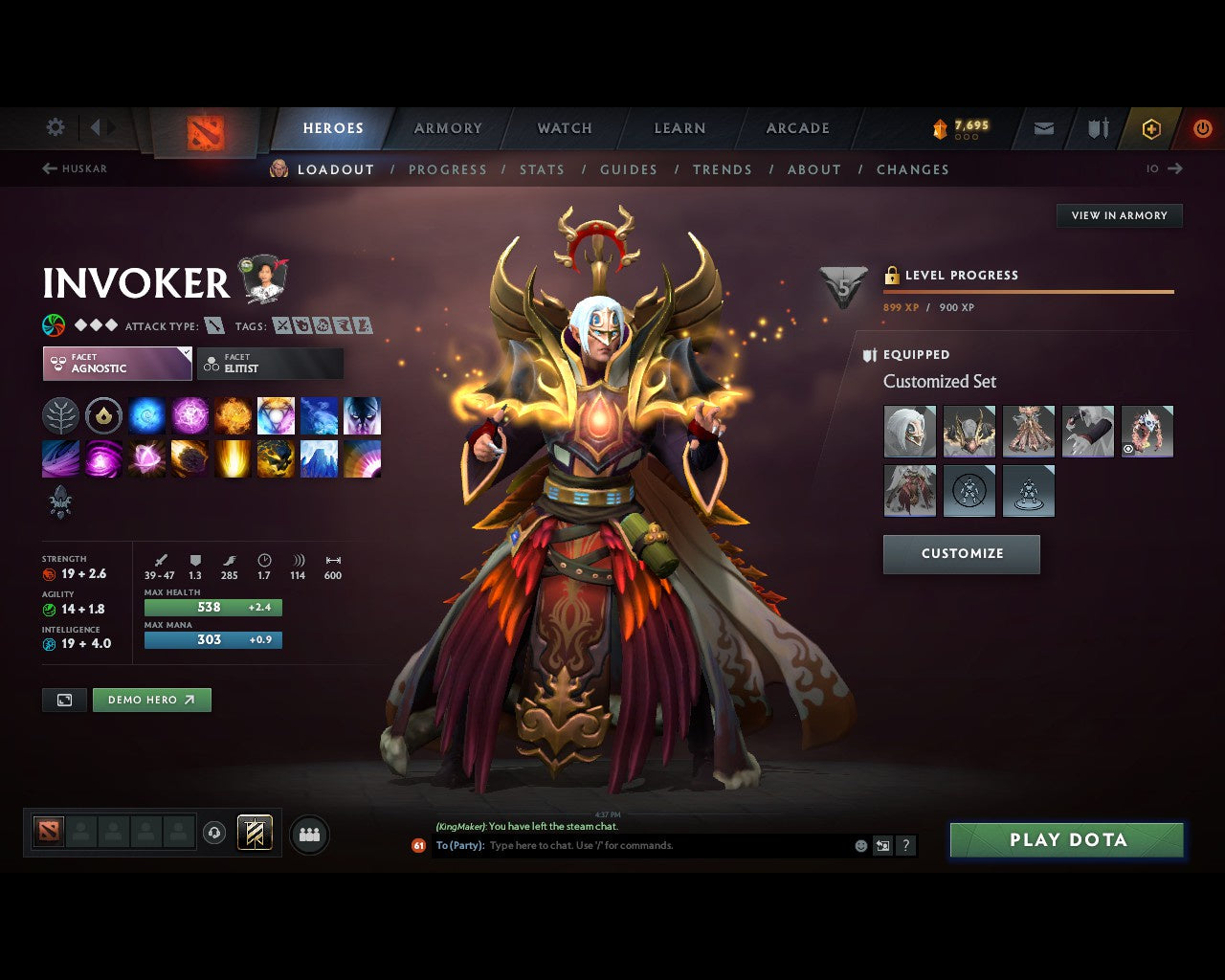Viewport: 1225px width, 980px height.
Task: Open the mail envelope icon
Action: tap(1044, 128)
